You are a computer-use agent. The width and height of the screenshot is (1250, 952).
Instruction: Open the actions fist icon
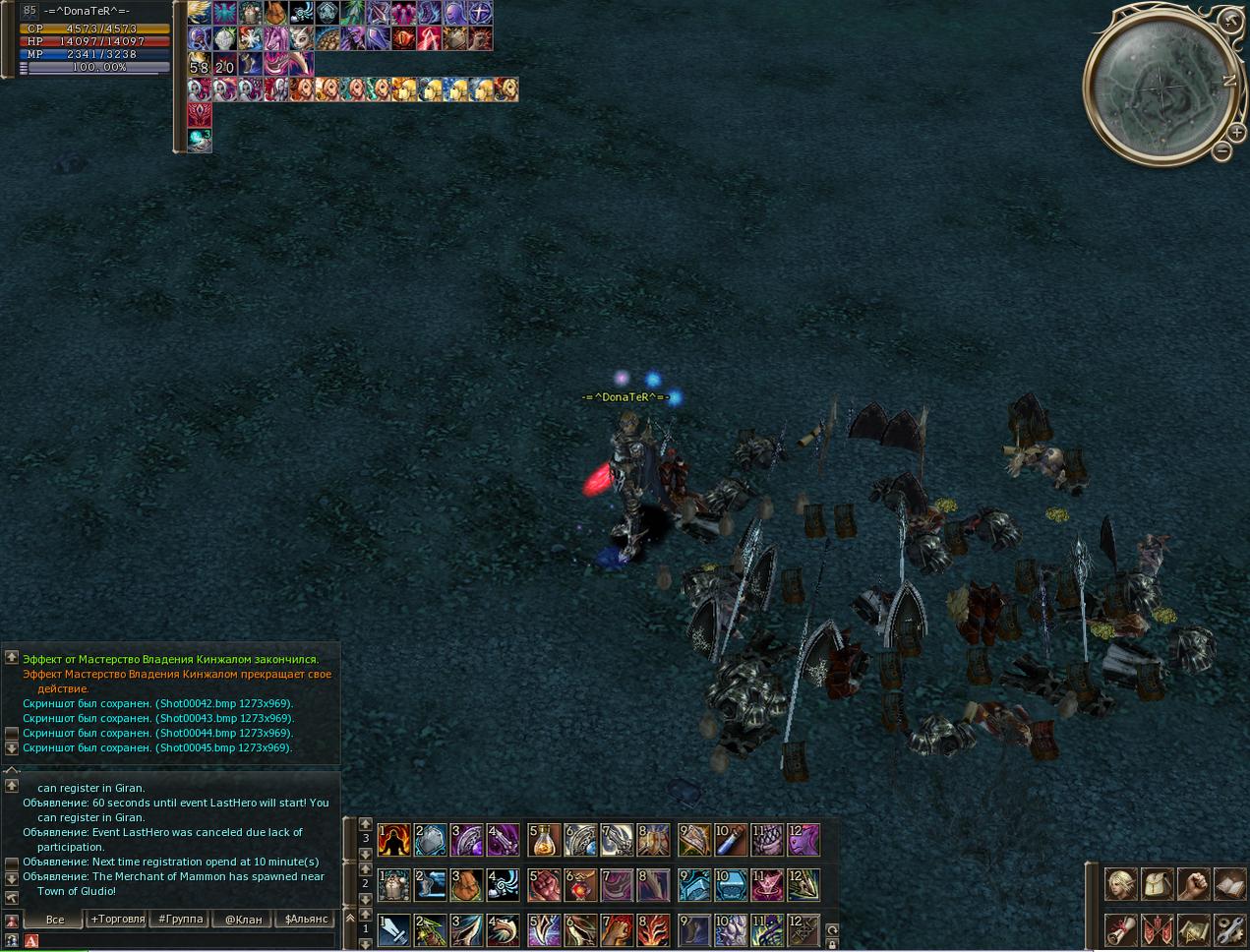pyautogui.click(x=1193, y=884)
